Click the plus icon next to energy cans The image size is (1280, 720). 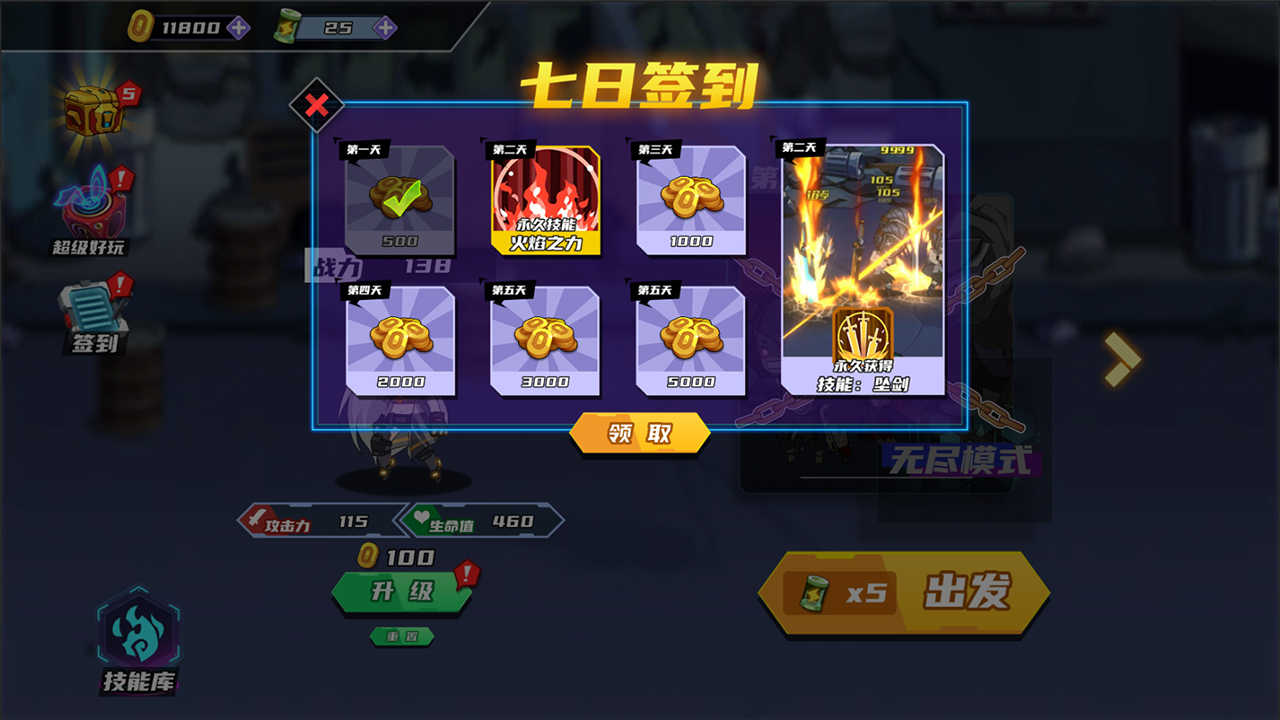383,27
